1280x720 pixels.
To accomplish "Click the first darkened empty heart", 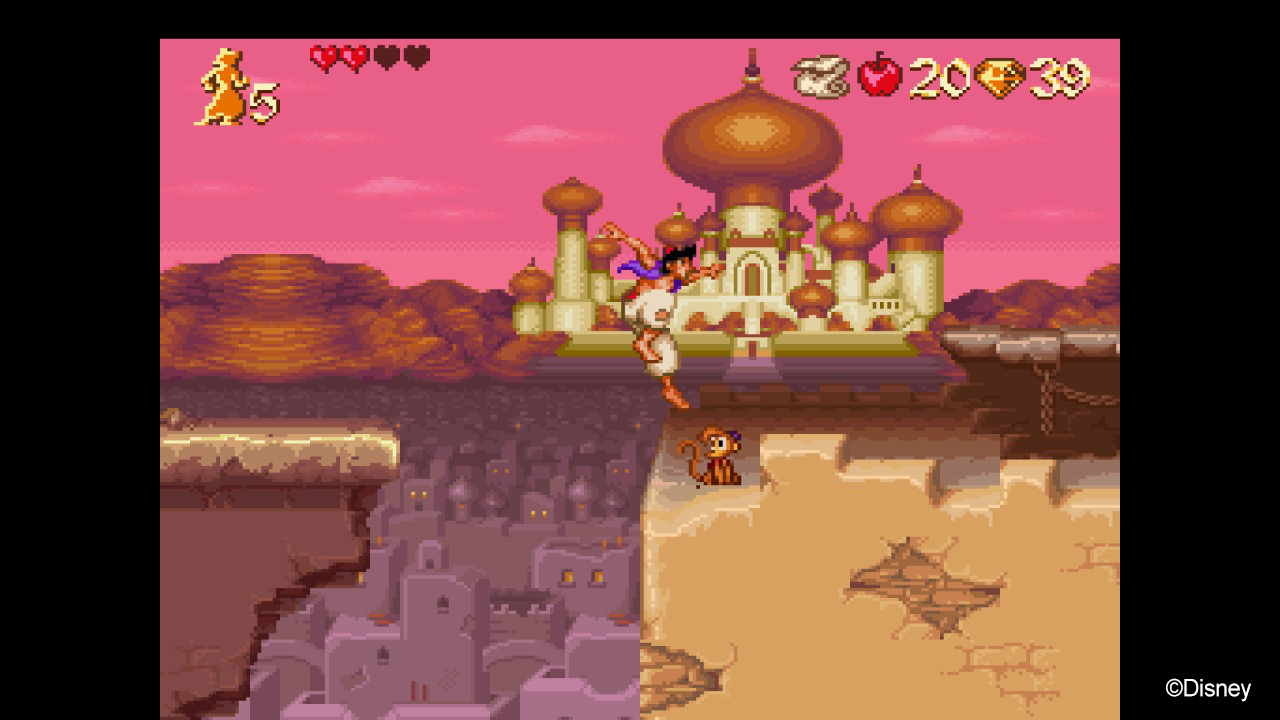I will (x=385, y=55).
